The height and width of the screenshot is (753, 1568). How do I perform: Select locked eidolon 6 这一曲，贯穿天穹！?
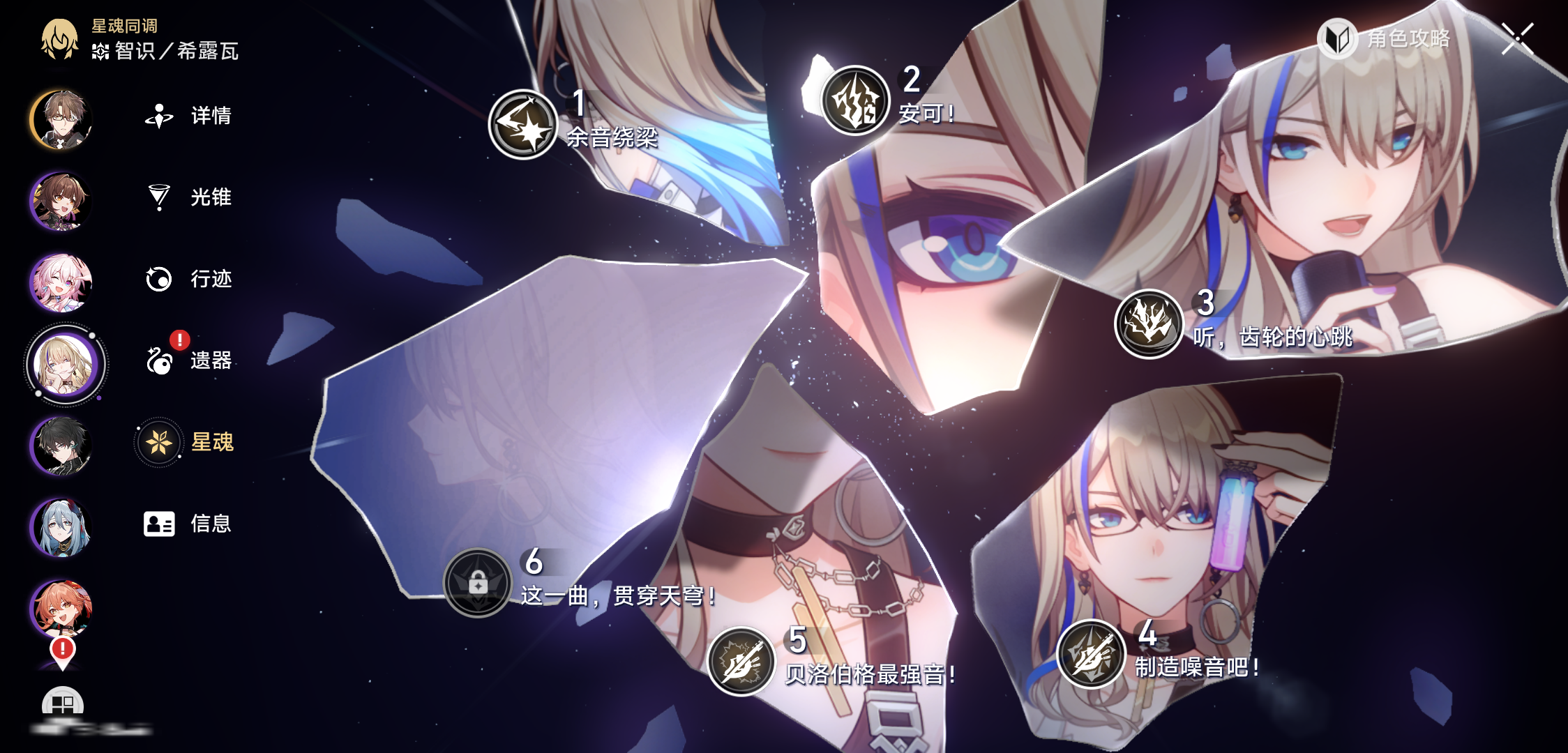pyautogui.click(x=478, y=583)
